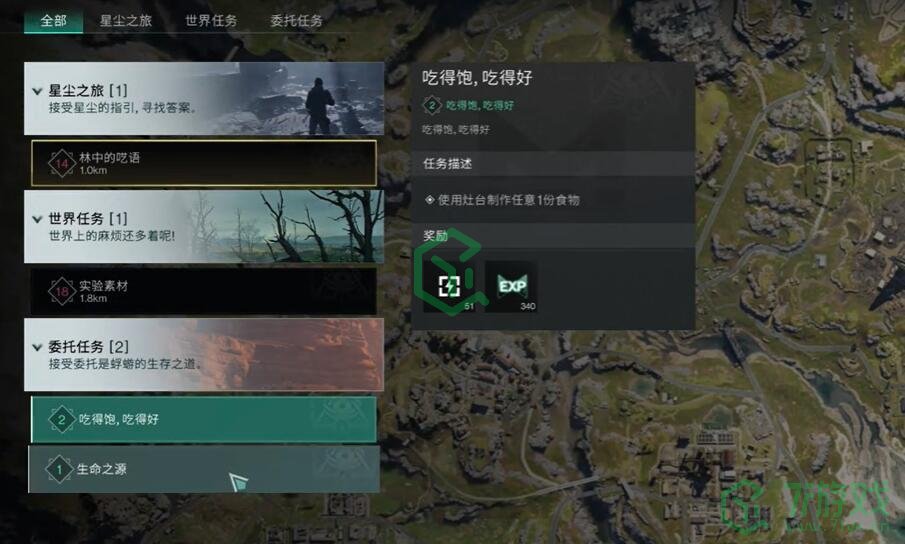This screenshot has height=544, width=905.
Task: Collapse the 世界任务 [1] quest section
Action: click(x=38, y=219)
